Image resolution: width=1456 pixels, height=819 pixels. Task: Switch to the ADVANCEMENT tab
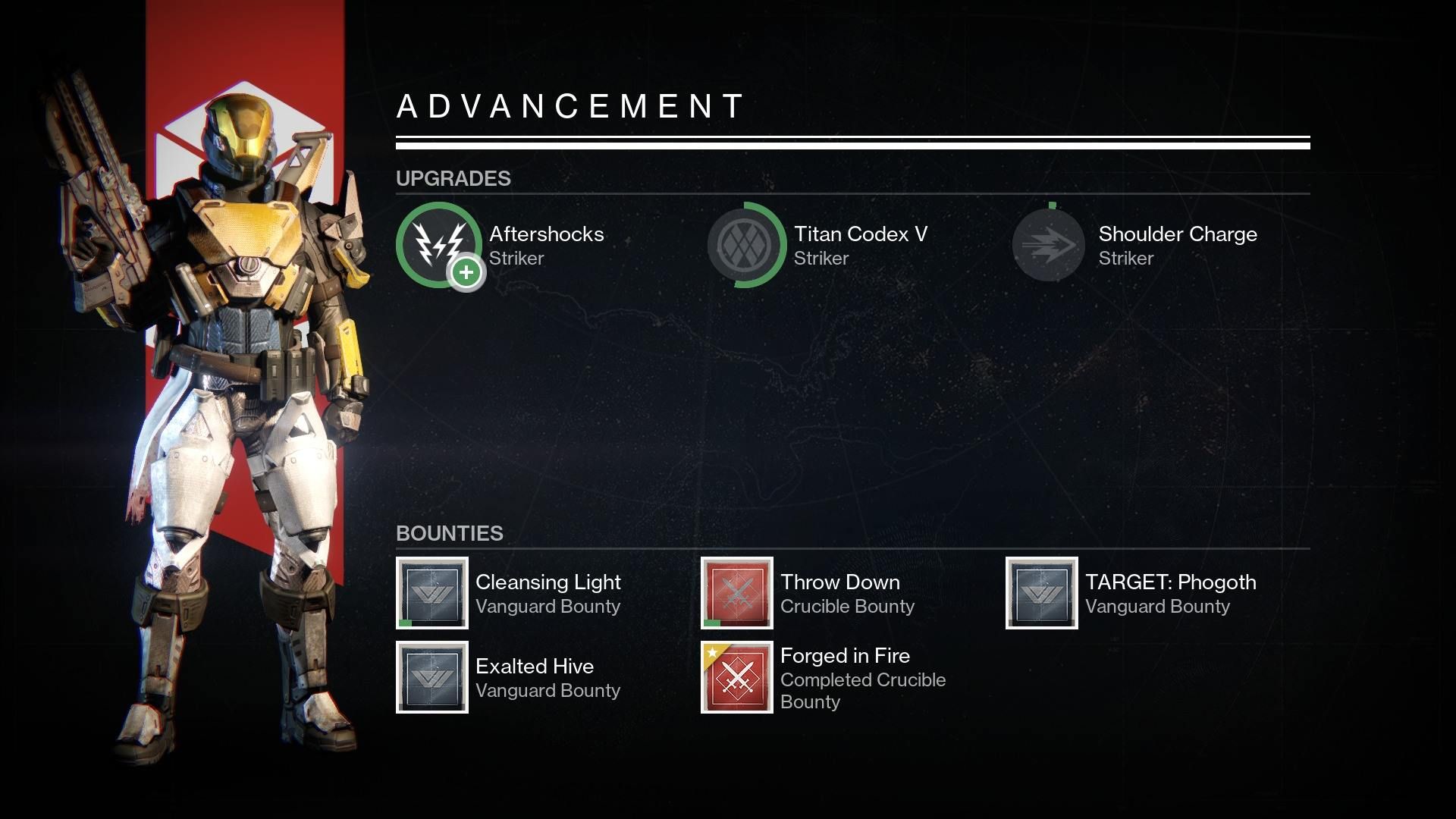(x=569, y=106)
